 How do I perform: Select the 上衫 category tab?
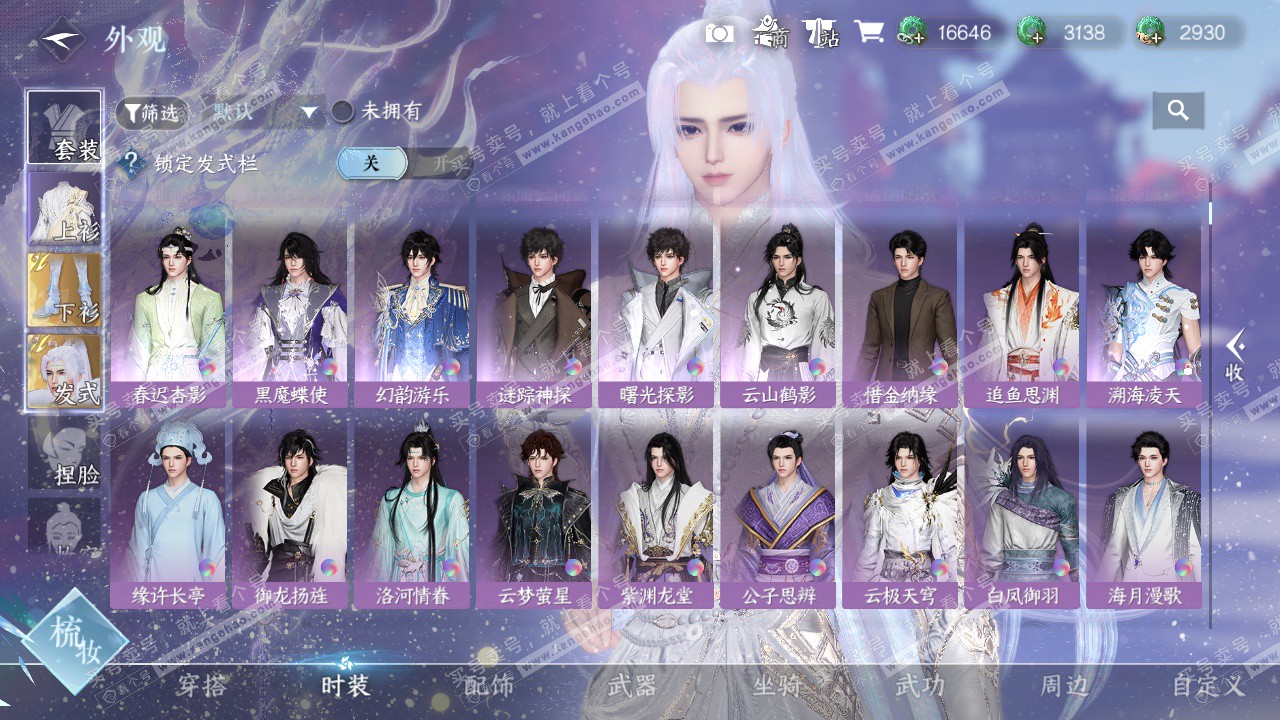(65, 209)
